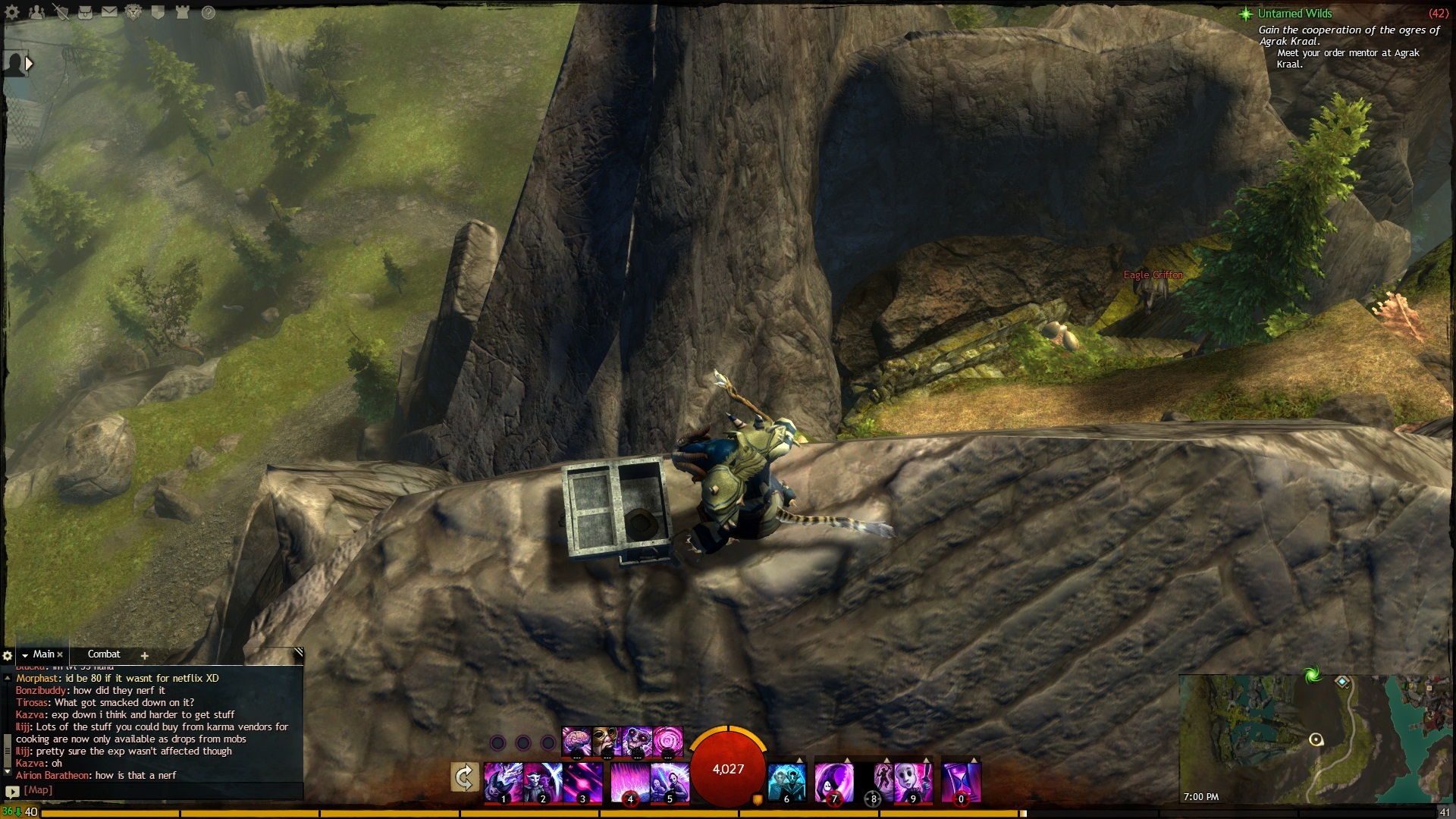Open the hero panel sword-and-shield icon
This screenshot has height=819, width=1456.
point(61,12)
